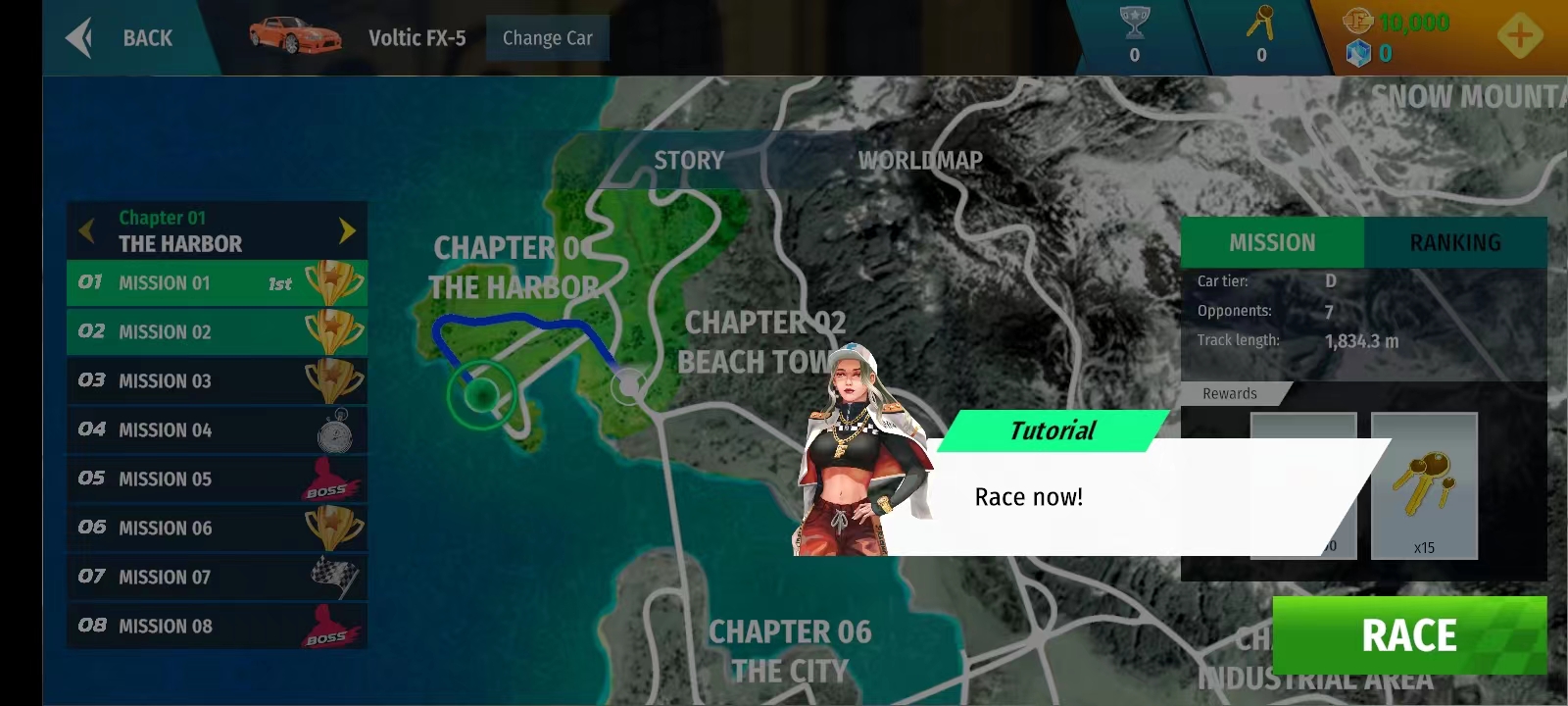The height and width of the screenshot is (706, 1568).
Task: Select the x15 keys reward tile
Action: 1424,485
